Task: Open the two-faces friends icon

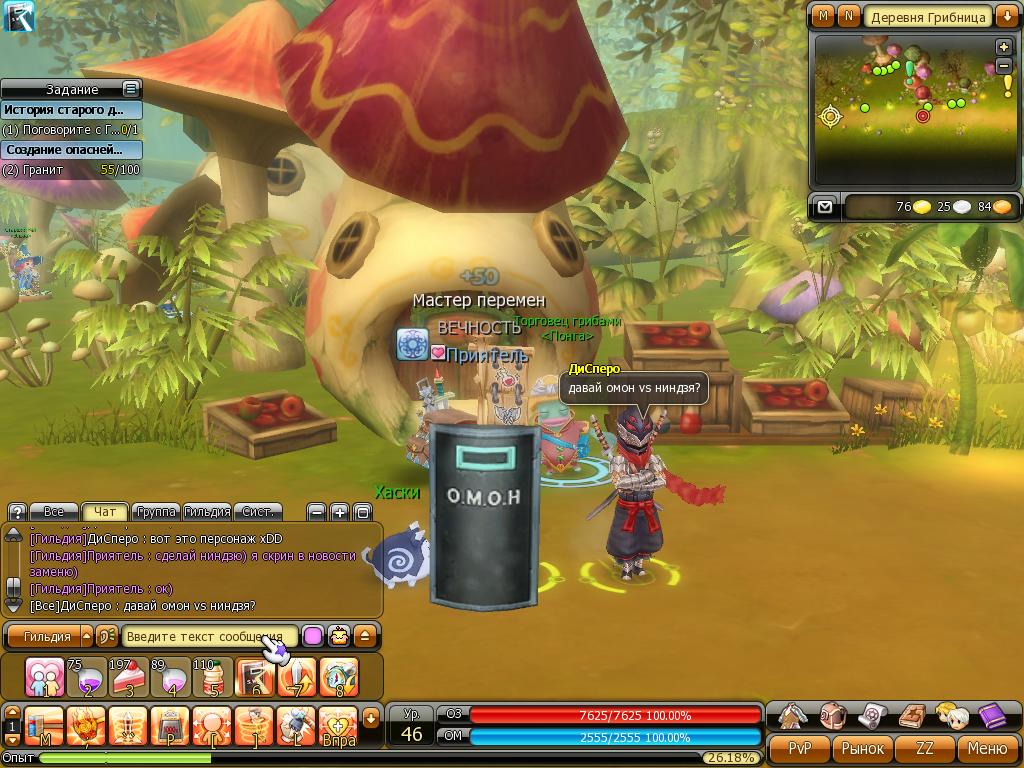Action: (951, 716)
